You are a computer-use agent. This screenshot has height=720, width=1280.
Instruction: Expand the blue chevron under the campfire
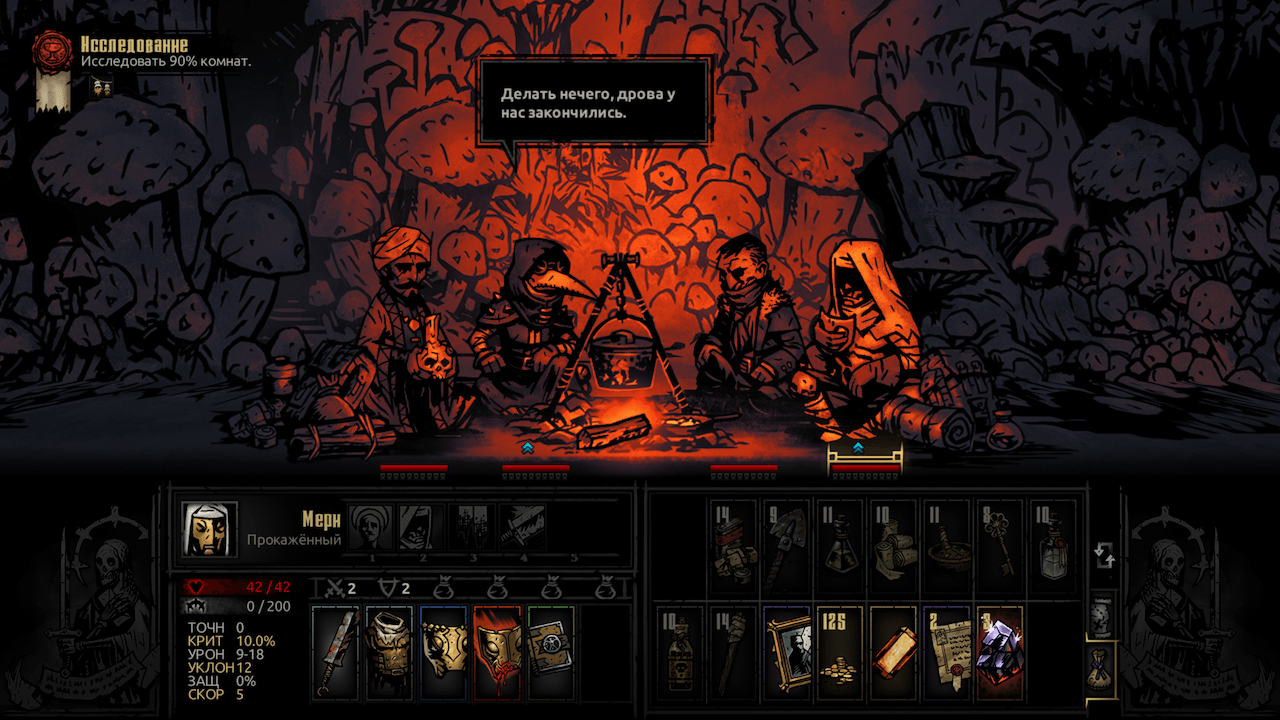pos(526,450)
